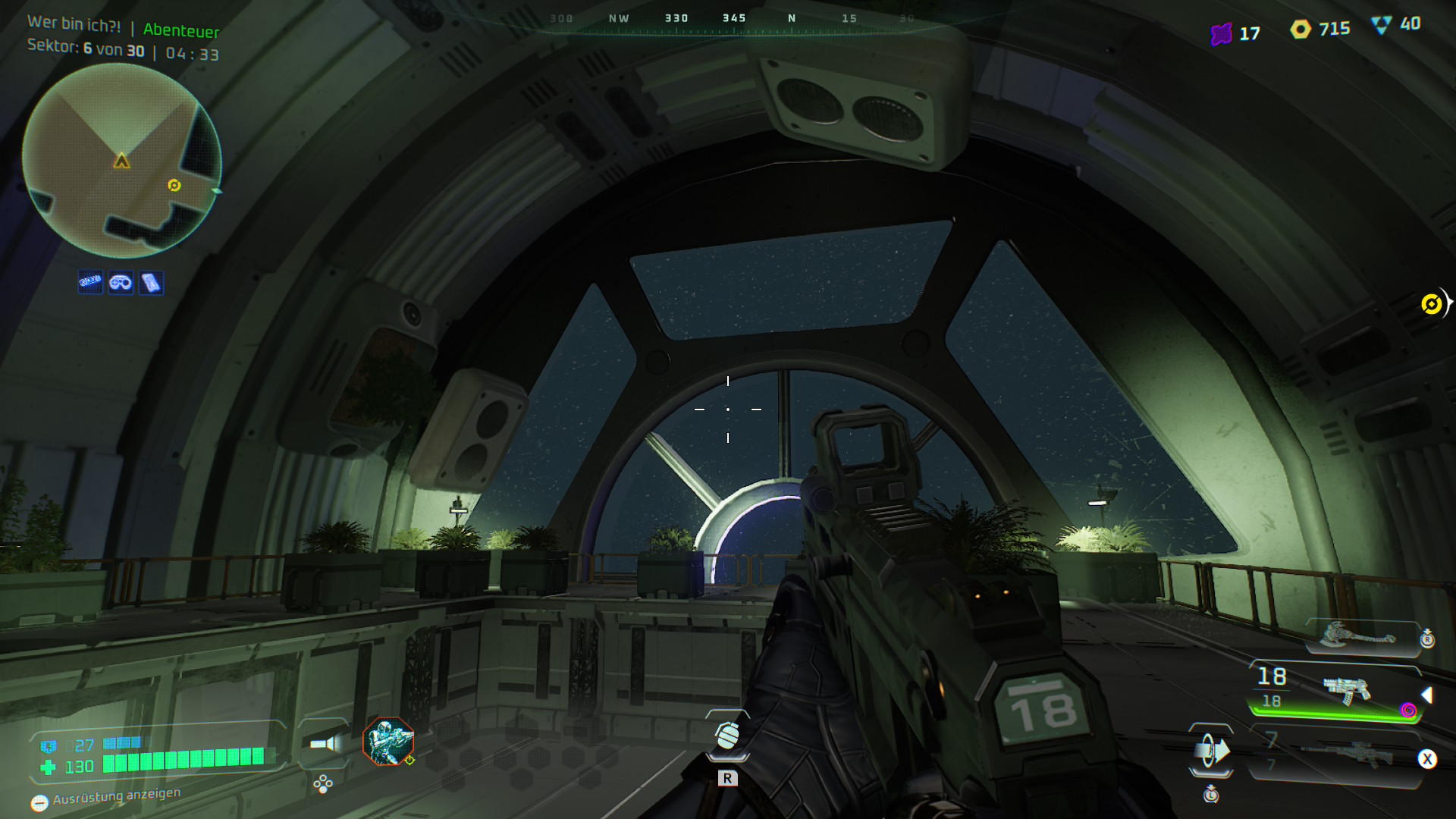Activate the dash ability icon
The height and width of the screenshot is (819, 1456).
pyautogui.click(x=1211, y=751)
